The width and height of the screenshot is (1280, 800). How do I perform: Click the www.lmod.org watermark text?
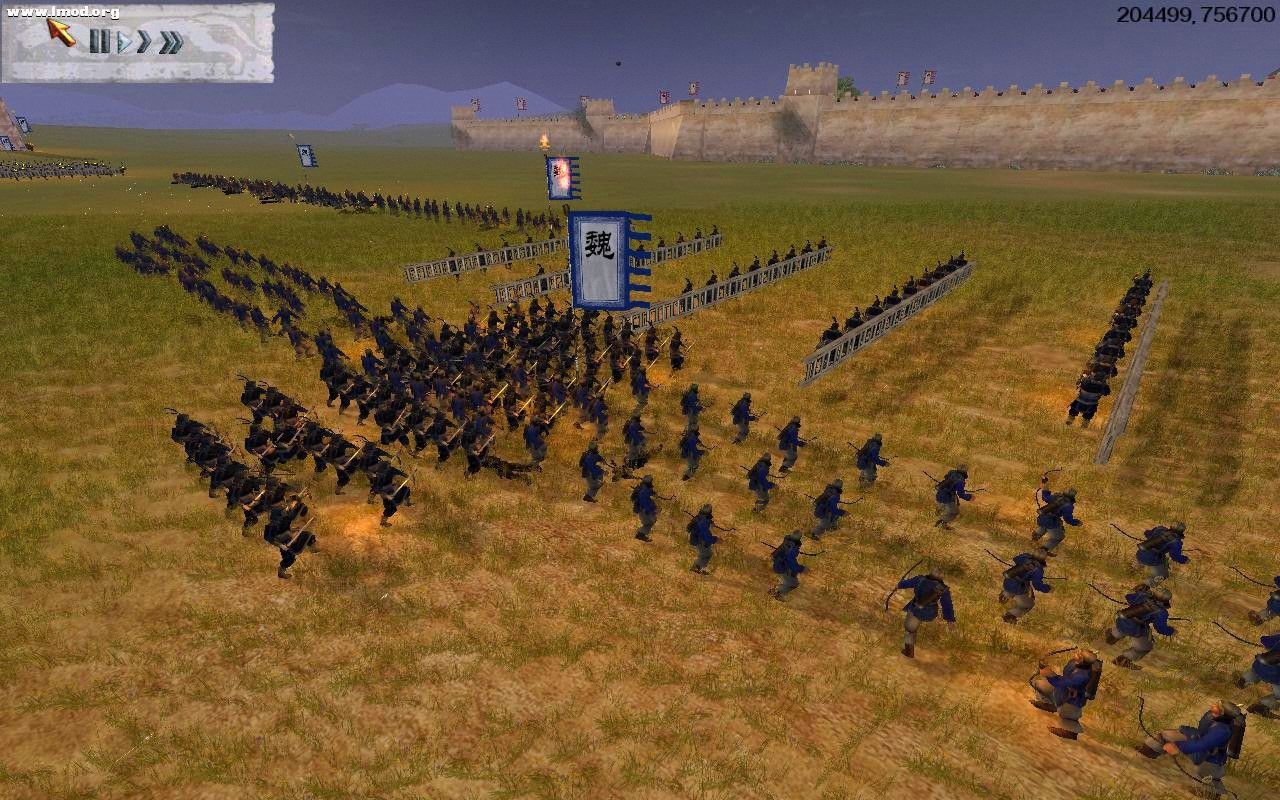(62, 12)
